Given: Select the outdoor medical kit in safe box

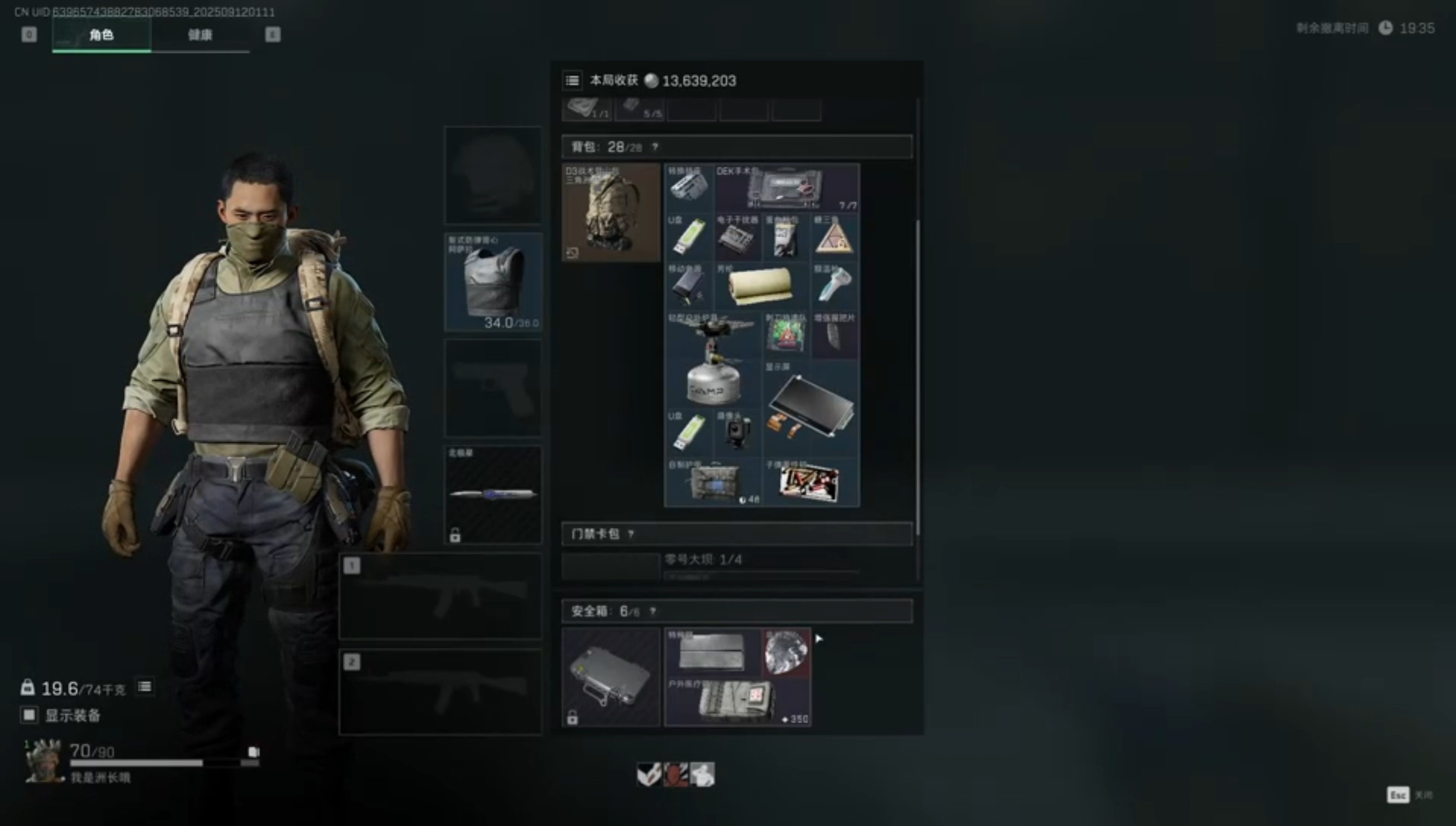Looking at the screenshot, I should coord(736,702).
